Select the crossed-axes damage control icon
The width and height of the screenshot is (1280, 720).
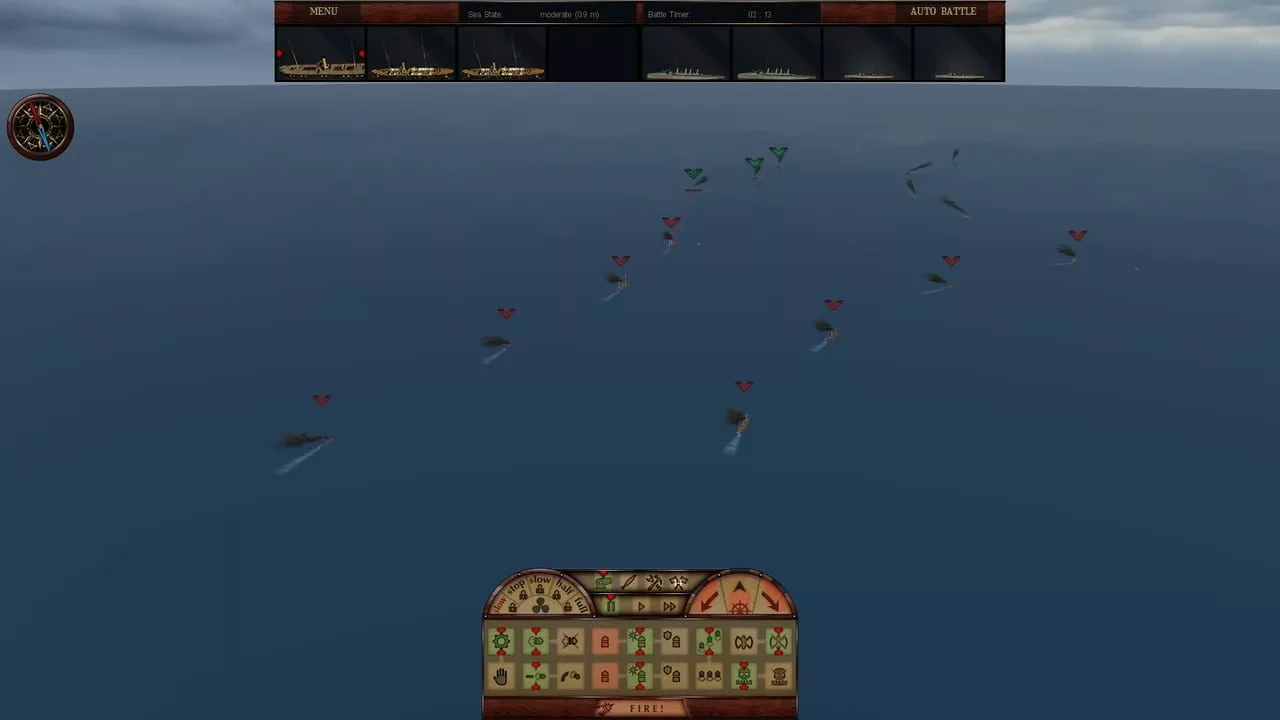point(678,582)
